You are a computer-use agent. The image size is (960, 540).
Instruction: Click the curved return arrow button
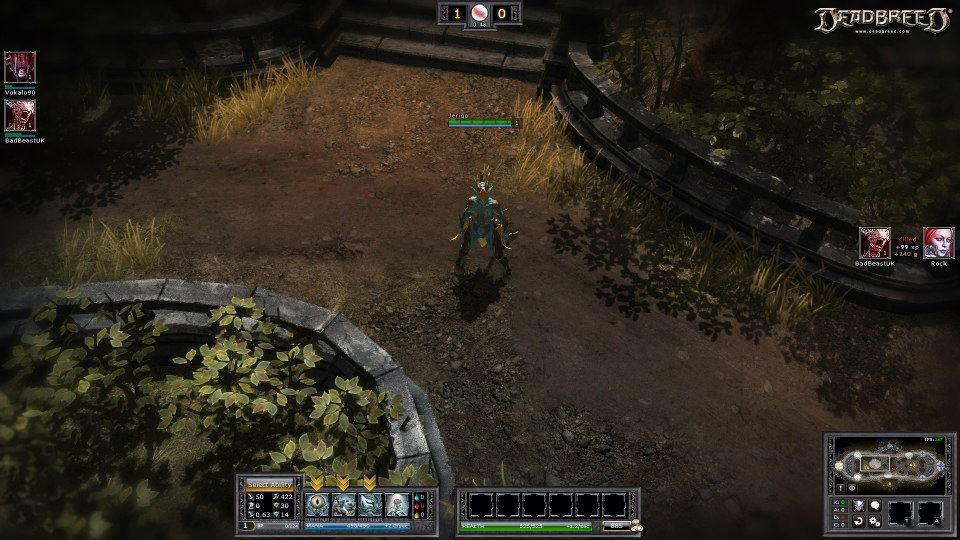[858, 521]
